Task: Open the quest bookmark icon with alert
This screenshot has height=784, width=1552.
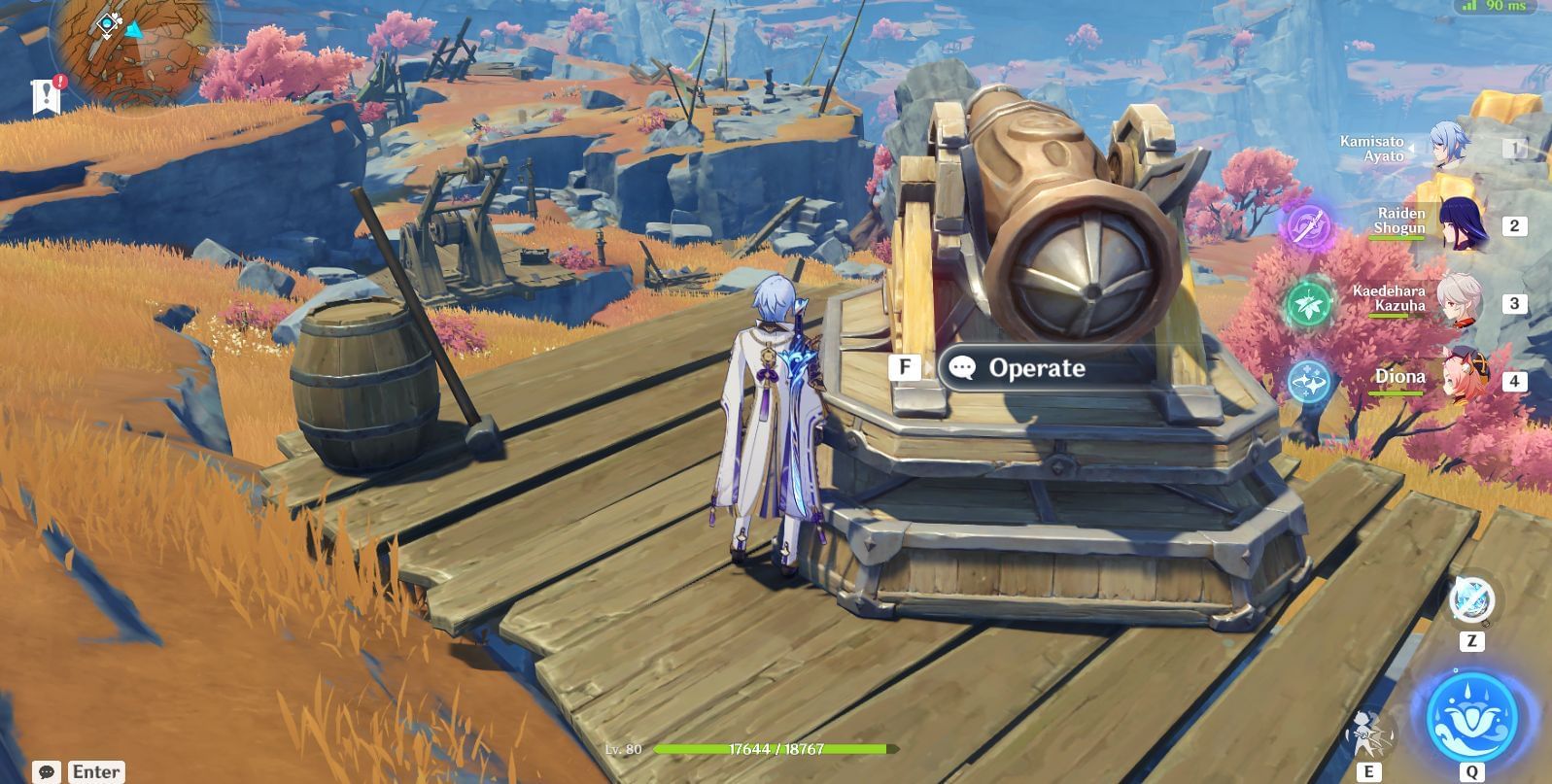Action: 47,95
